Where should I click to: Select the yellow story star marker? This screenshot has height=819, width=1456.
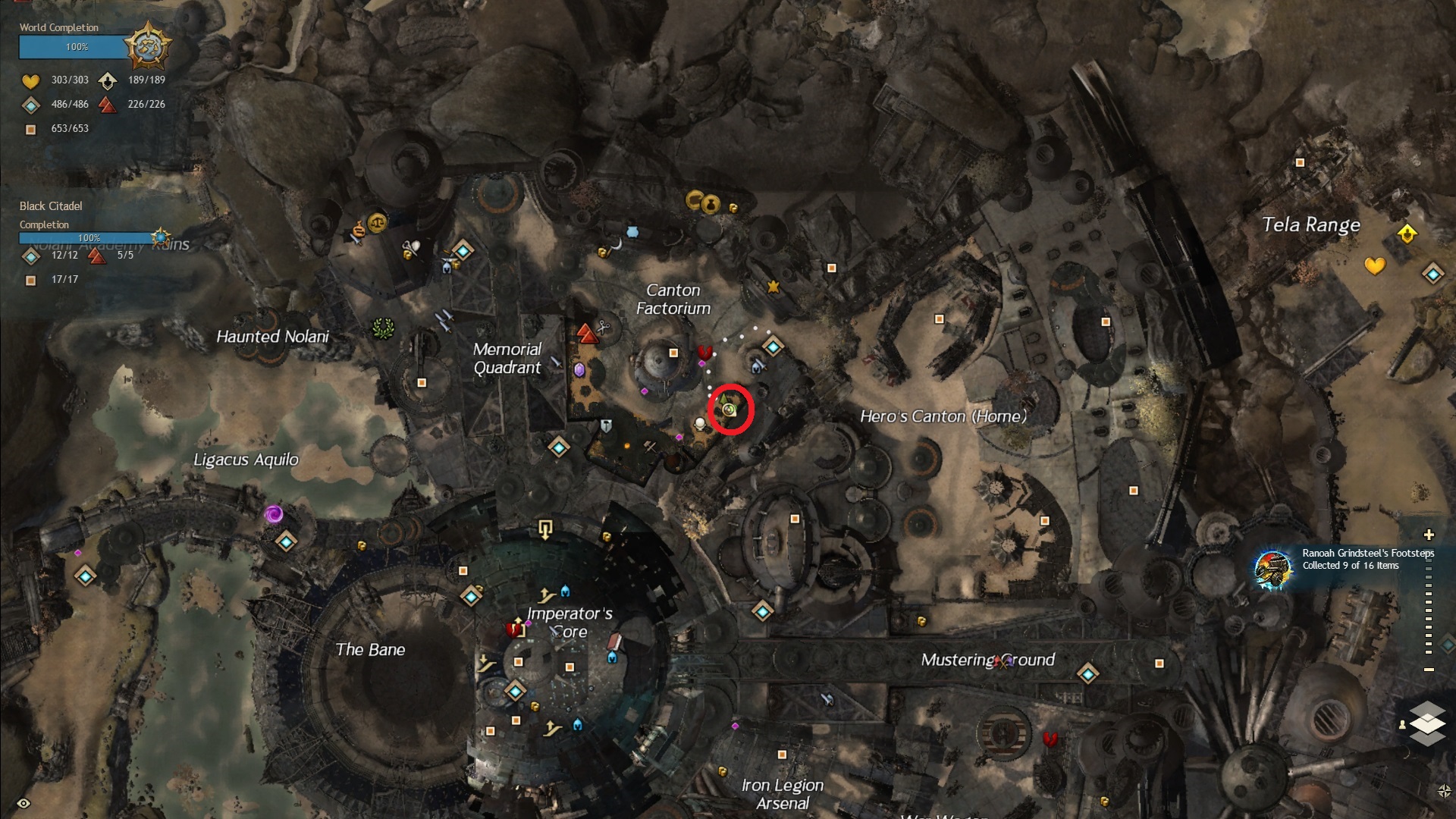(x=773, y=287)
